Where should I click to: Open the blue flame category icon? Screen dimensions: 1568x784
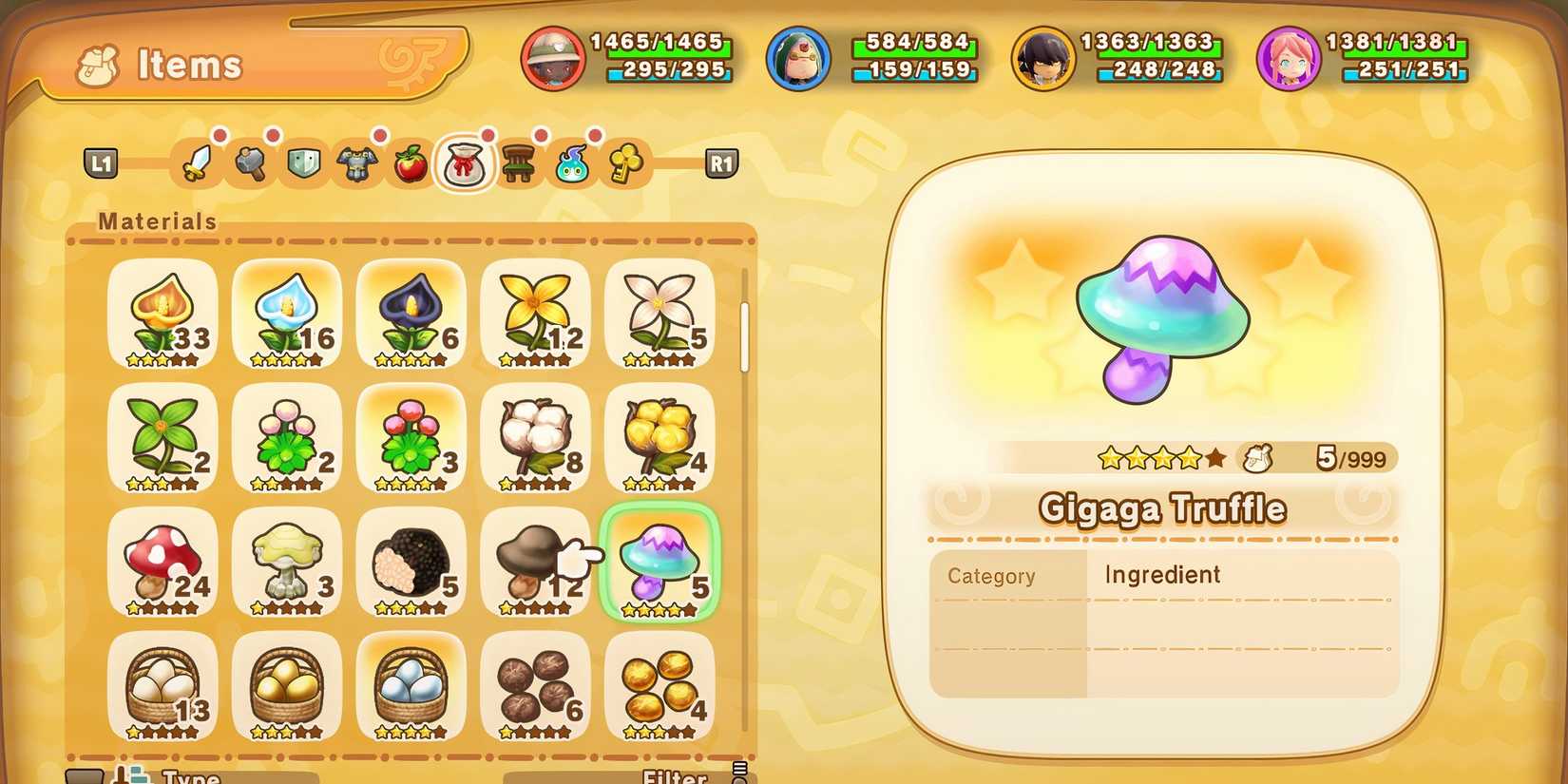(572, 162)
